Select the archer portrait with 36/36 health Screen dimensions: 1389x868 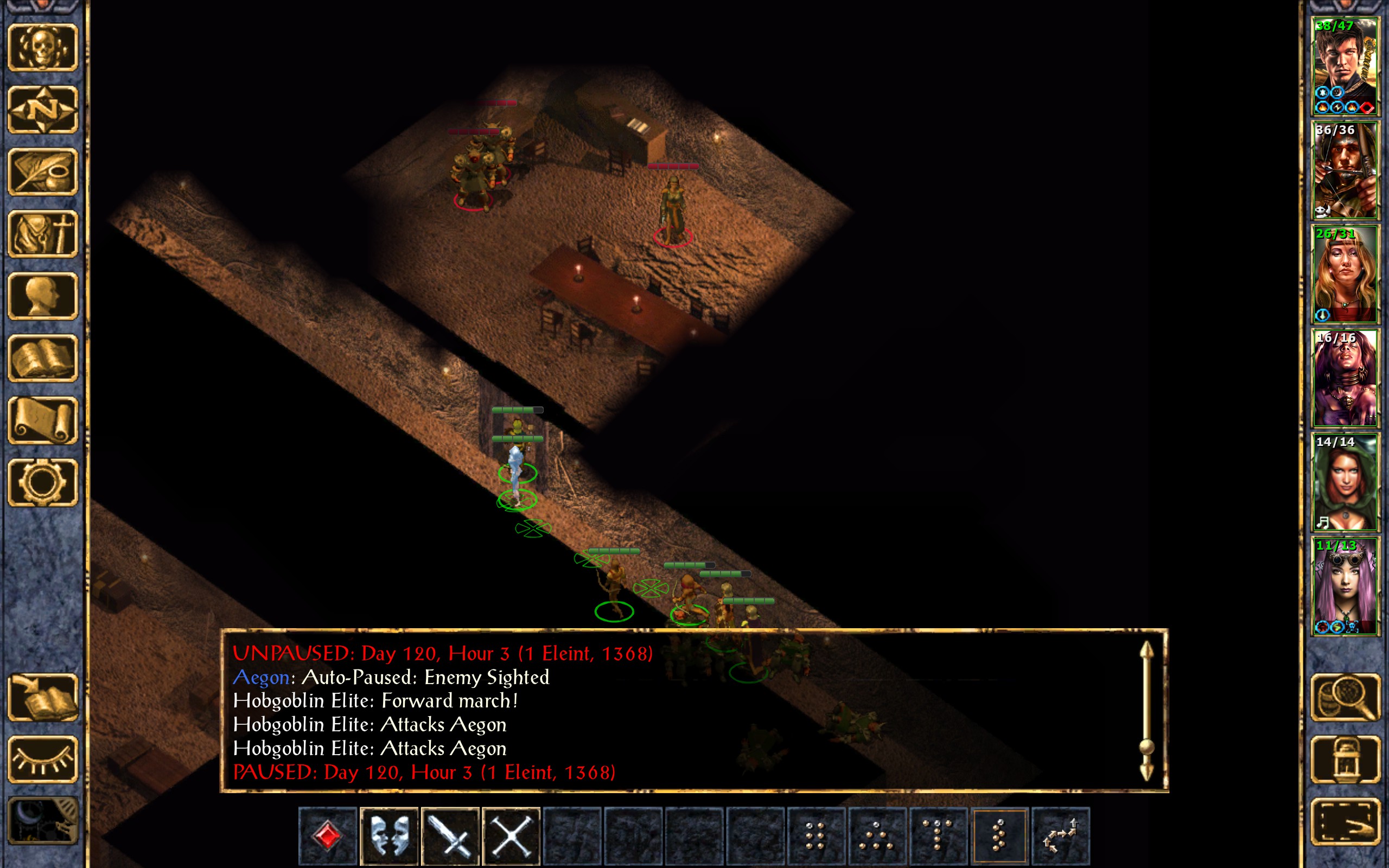coord(1345,170)
